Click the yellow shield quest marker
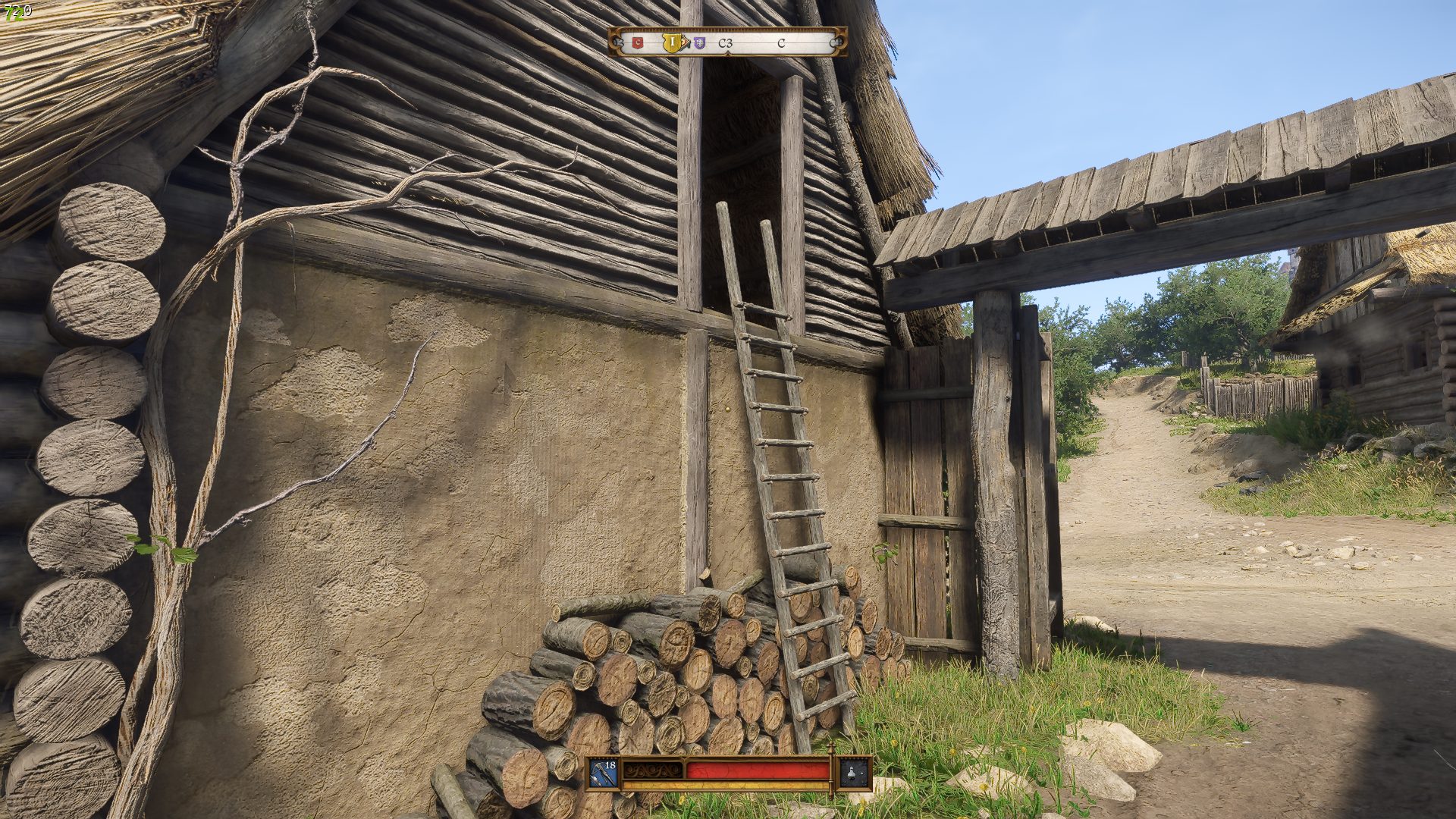This screenshot has width=1456, height=819. pos(671,42)
